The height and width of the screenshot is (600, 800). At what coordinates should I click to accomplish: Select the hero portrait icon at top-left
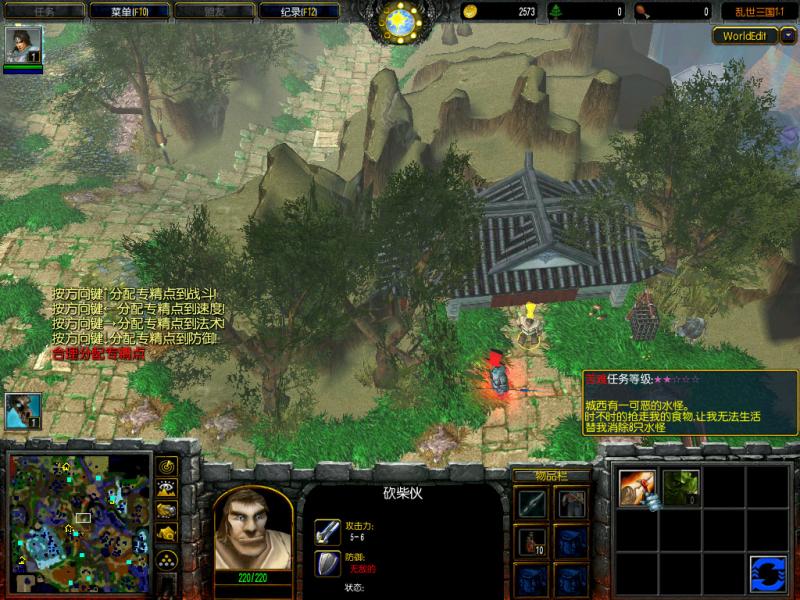(18, 45)
